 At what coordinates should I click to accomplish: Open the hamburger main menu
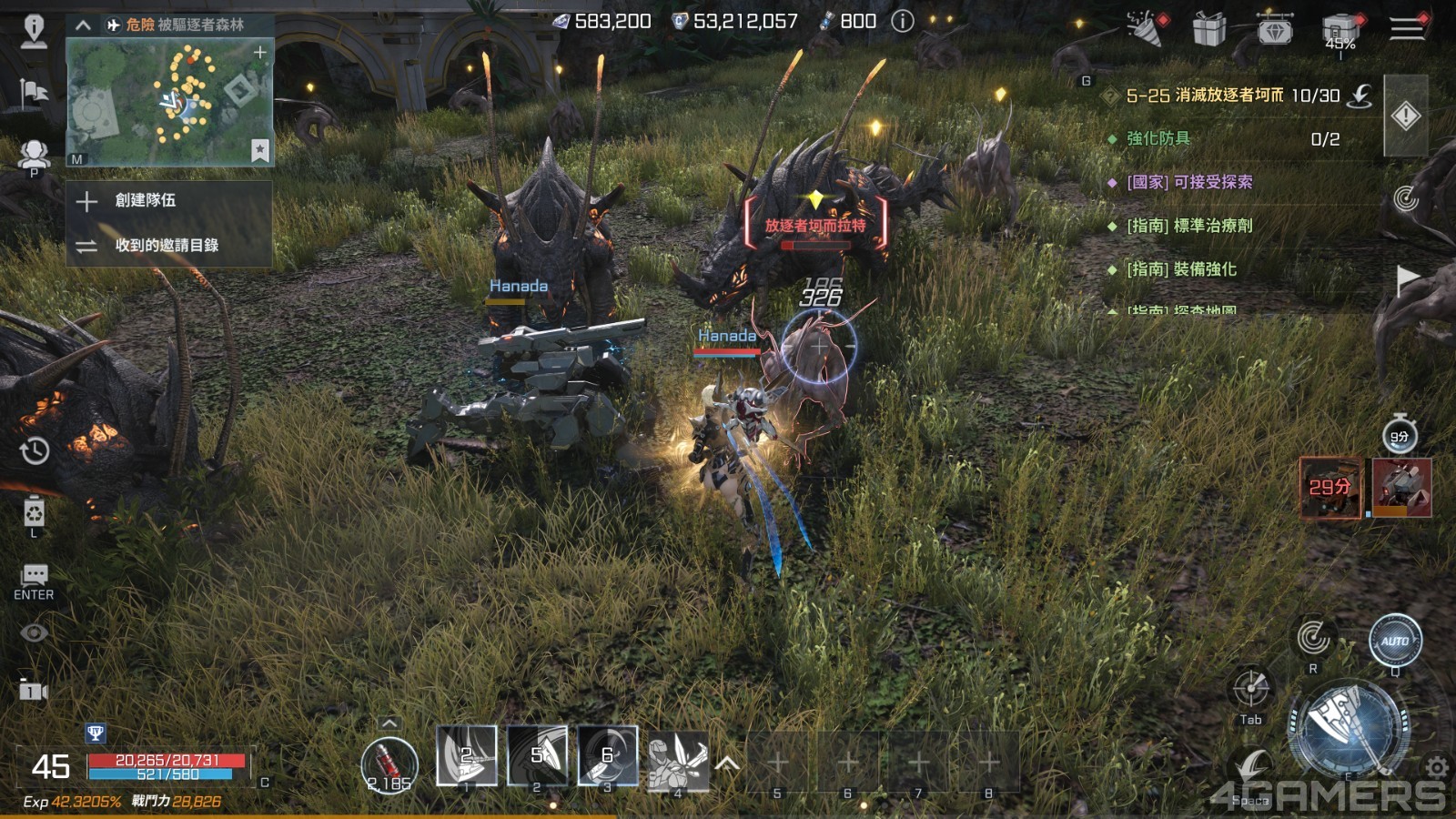pos(1406,28)
